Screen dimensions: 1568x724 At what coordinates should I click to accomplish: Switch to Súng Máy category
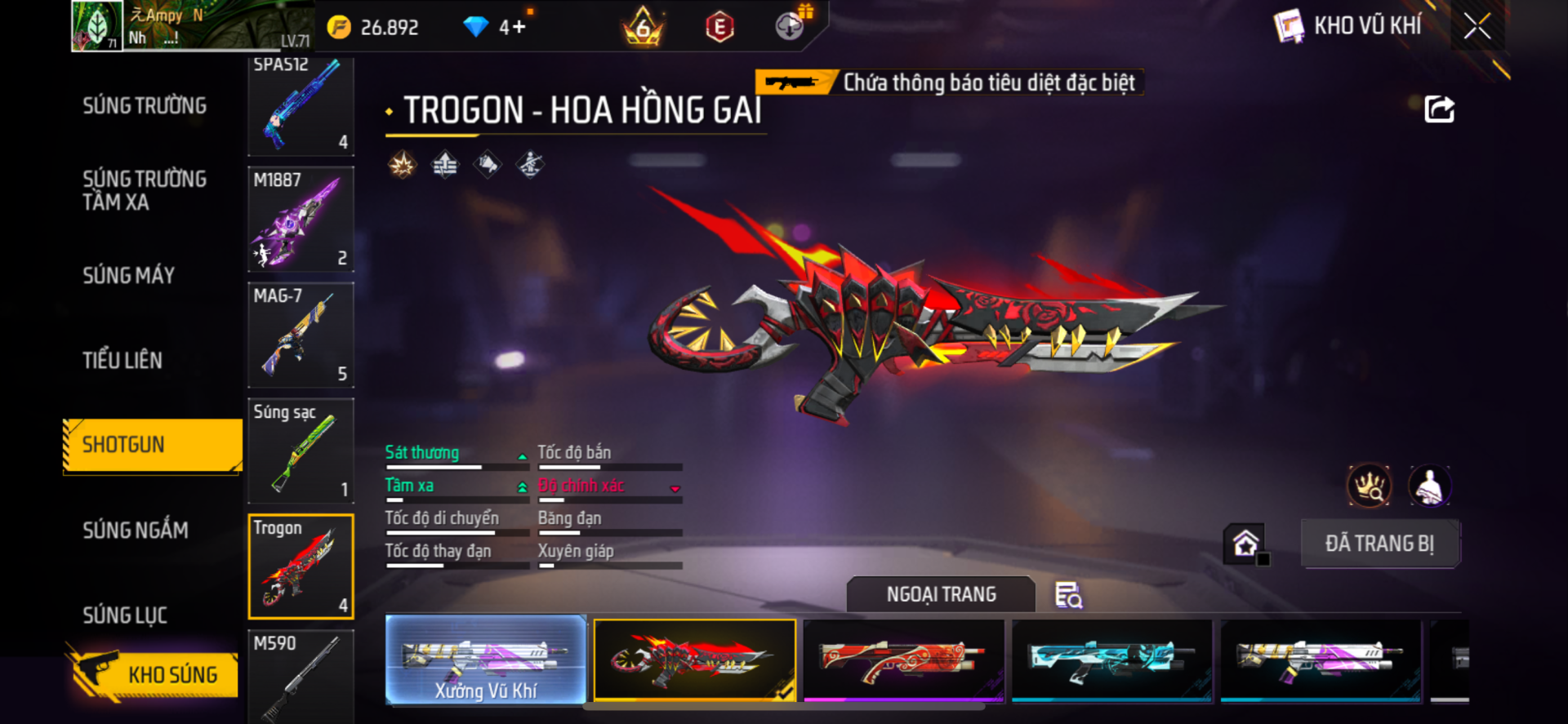pos(129,276)
